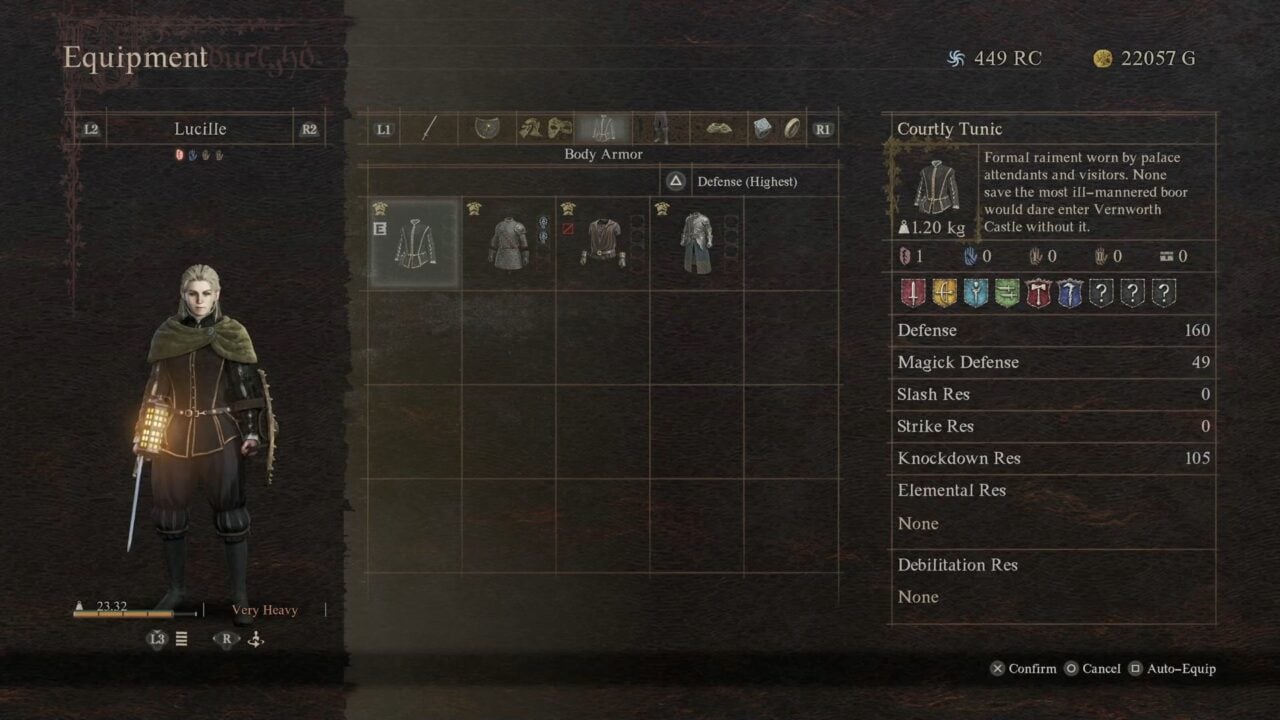Open the Body Armor tab
The width and height of the screenshot is (1280, 720).
point(605,127)
